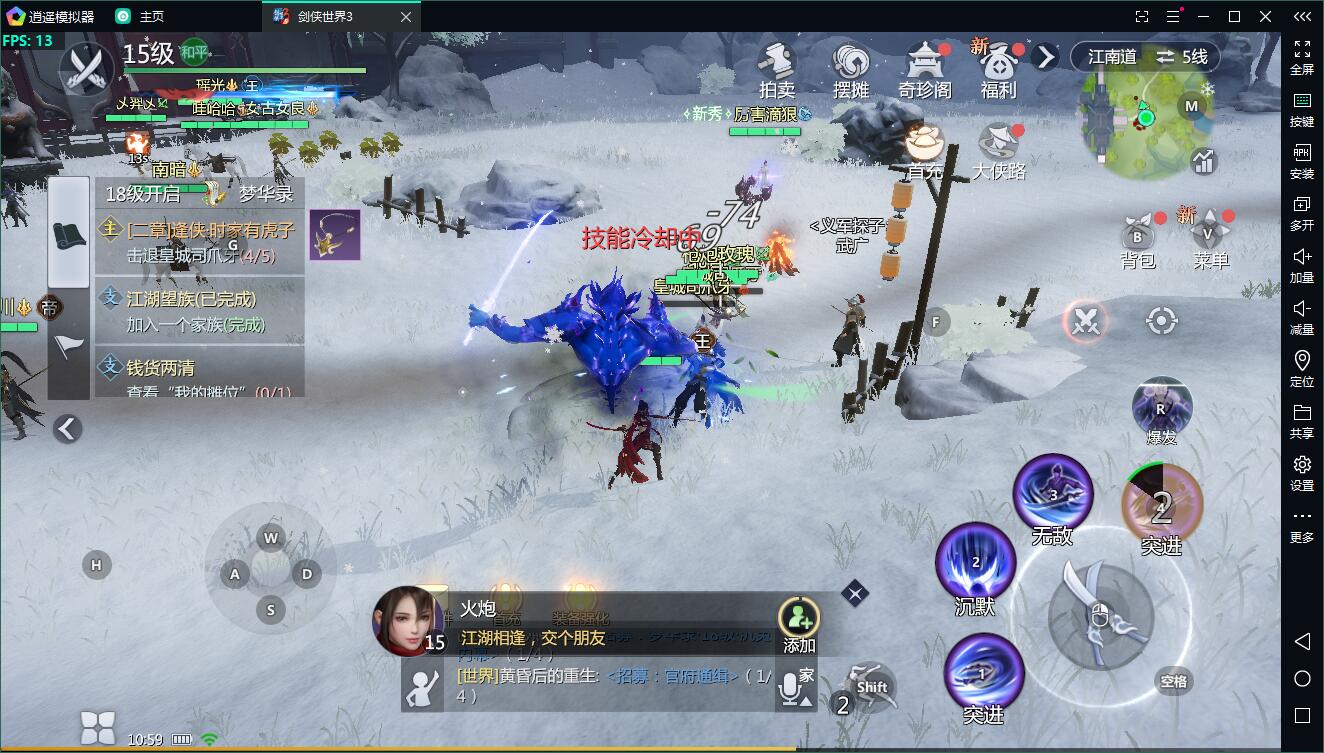Open the 奇珍阁 shop

pyautogui.click(x=925, y=68)
